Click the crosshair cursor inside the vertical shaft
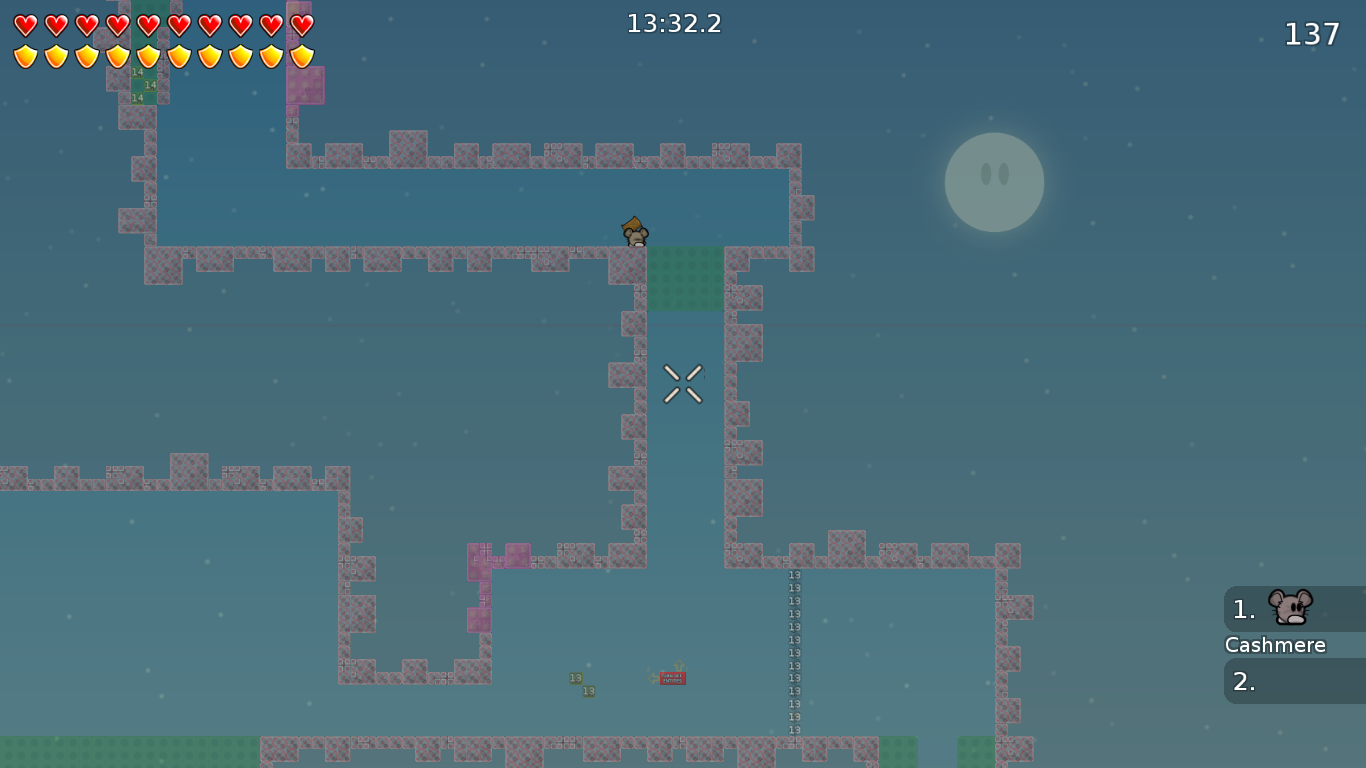The width and height of the screenshot is (1366, 768). coord(682,385)
